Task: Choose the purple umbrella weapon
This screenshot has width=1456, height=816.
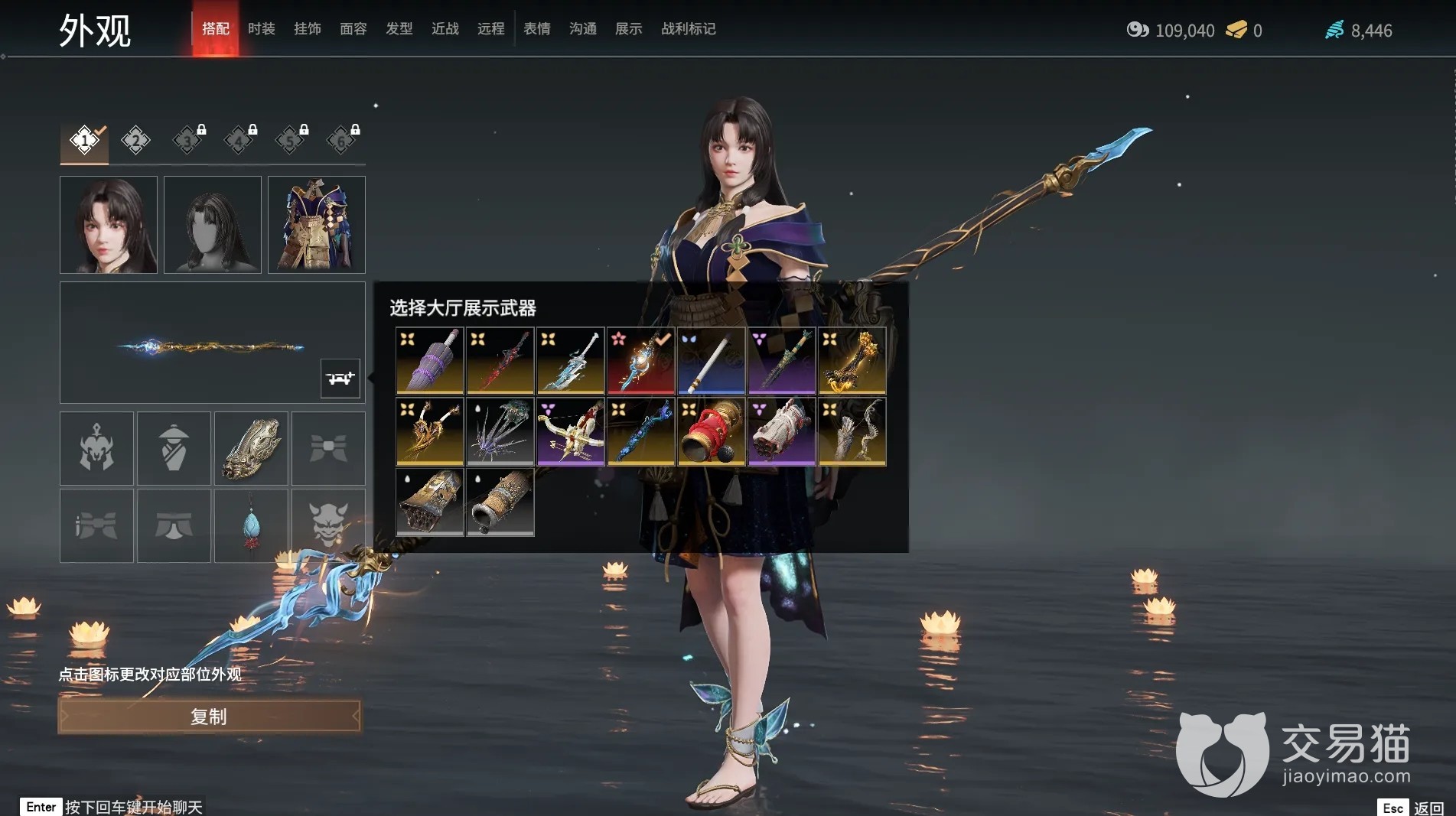Action: tap(430, 361)
